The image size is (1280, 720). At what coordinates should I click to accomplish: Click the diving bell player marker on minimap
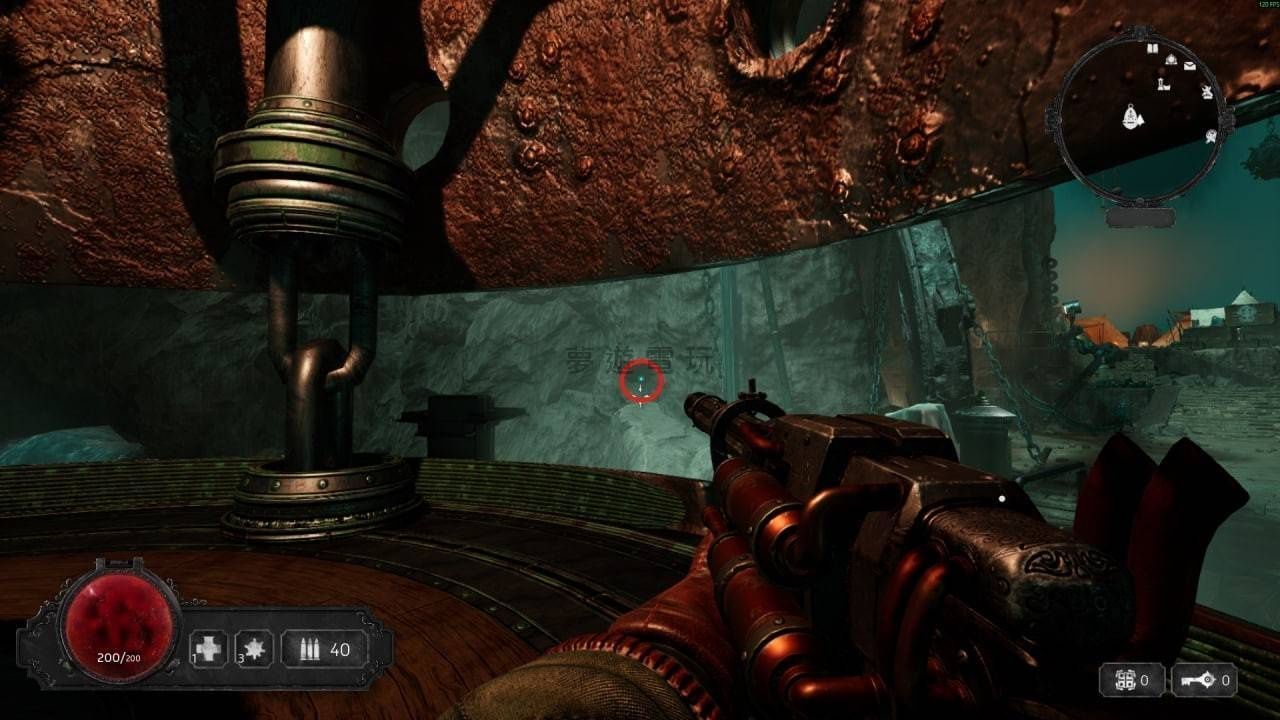point(1132,119)
